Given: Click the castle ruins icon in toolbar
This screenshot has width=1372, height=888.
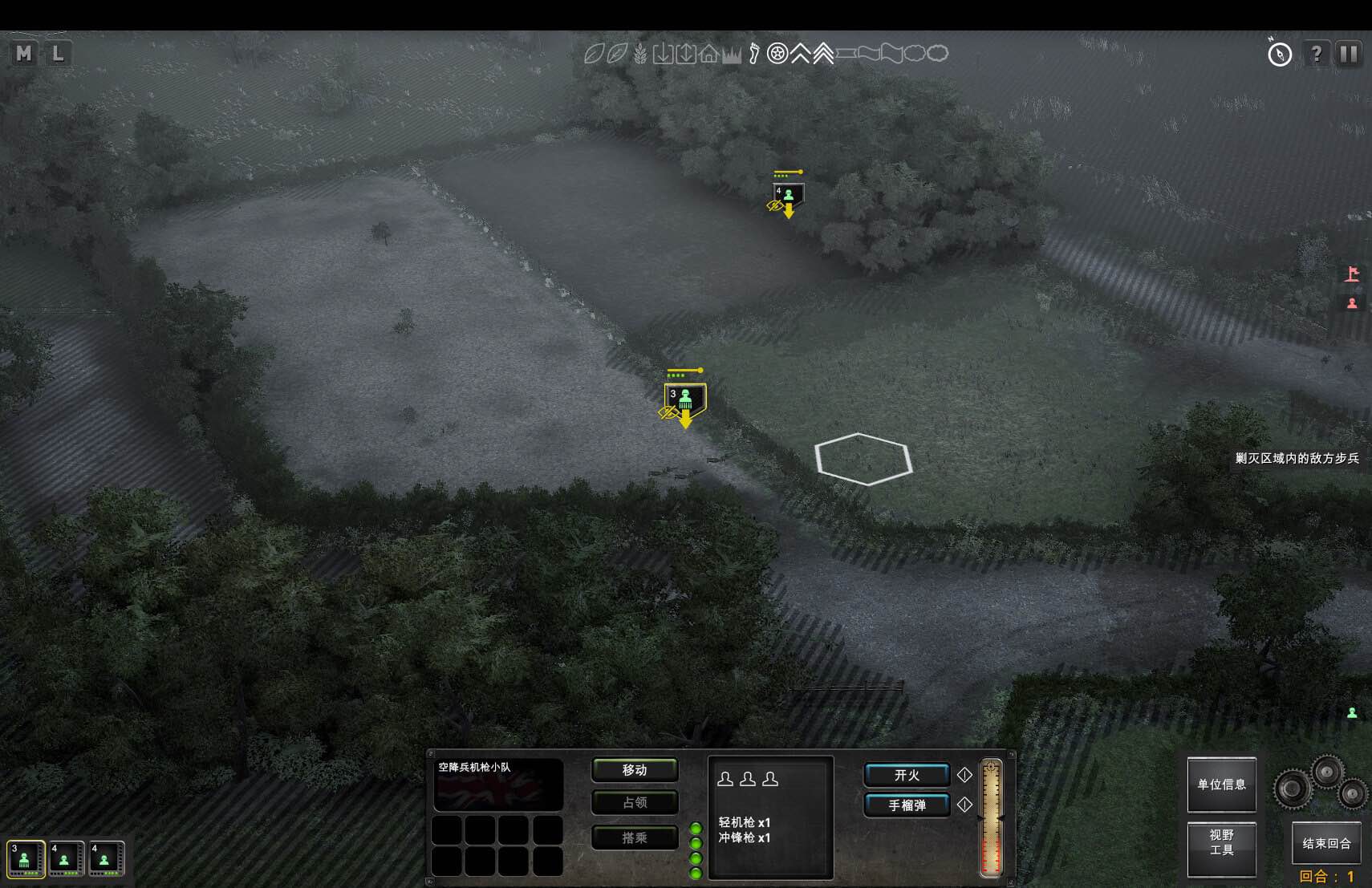Looking at the screenshot, I should click(x=732, y=54).
